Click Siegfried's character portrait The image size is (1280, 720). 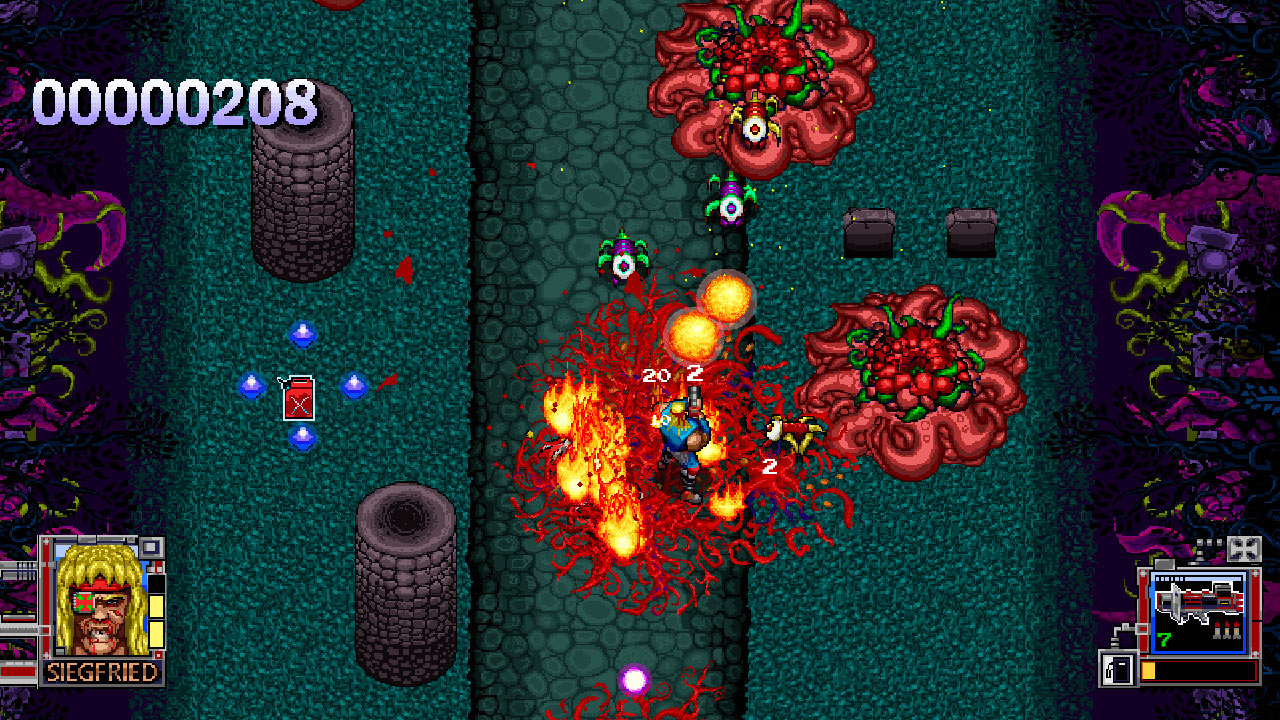coord(97,605)
